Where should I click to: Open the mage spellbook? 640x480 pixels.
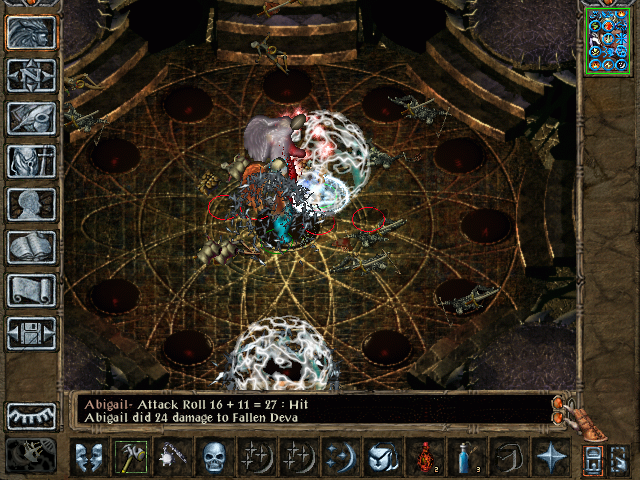pyautogui.click(x=32, y=247)
